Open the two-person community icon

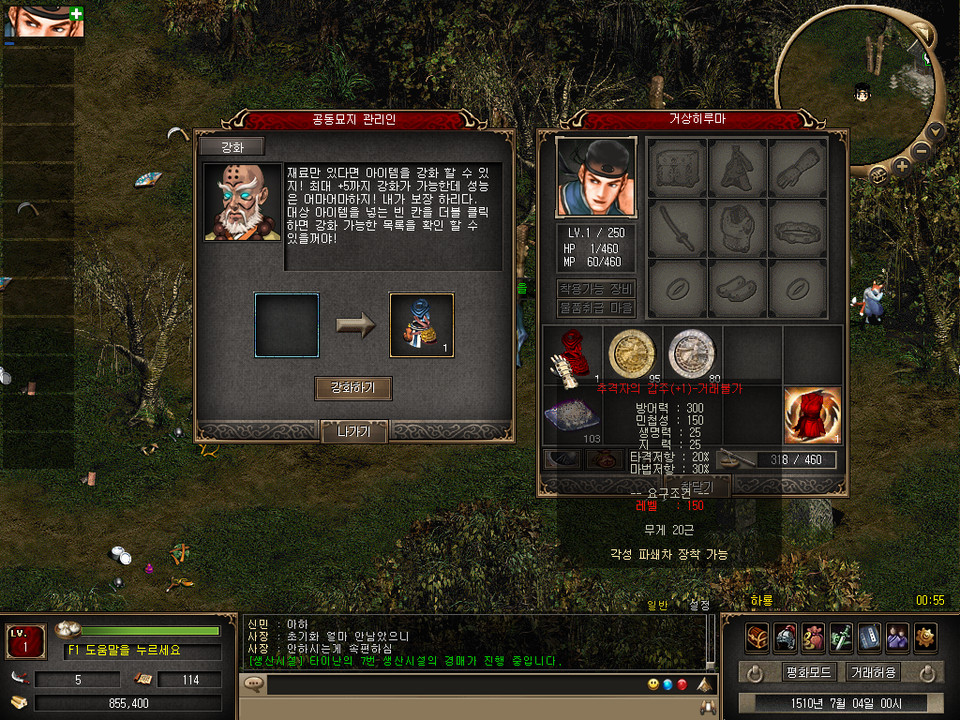898,637
